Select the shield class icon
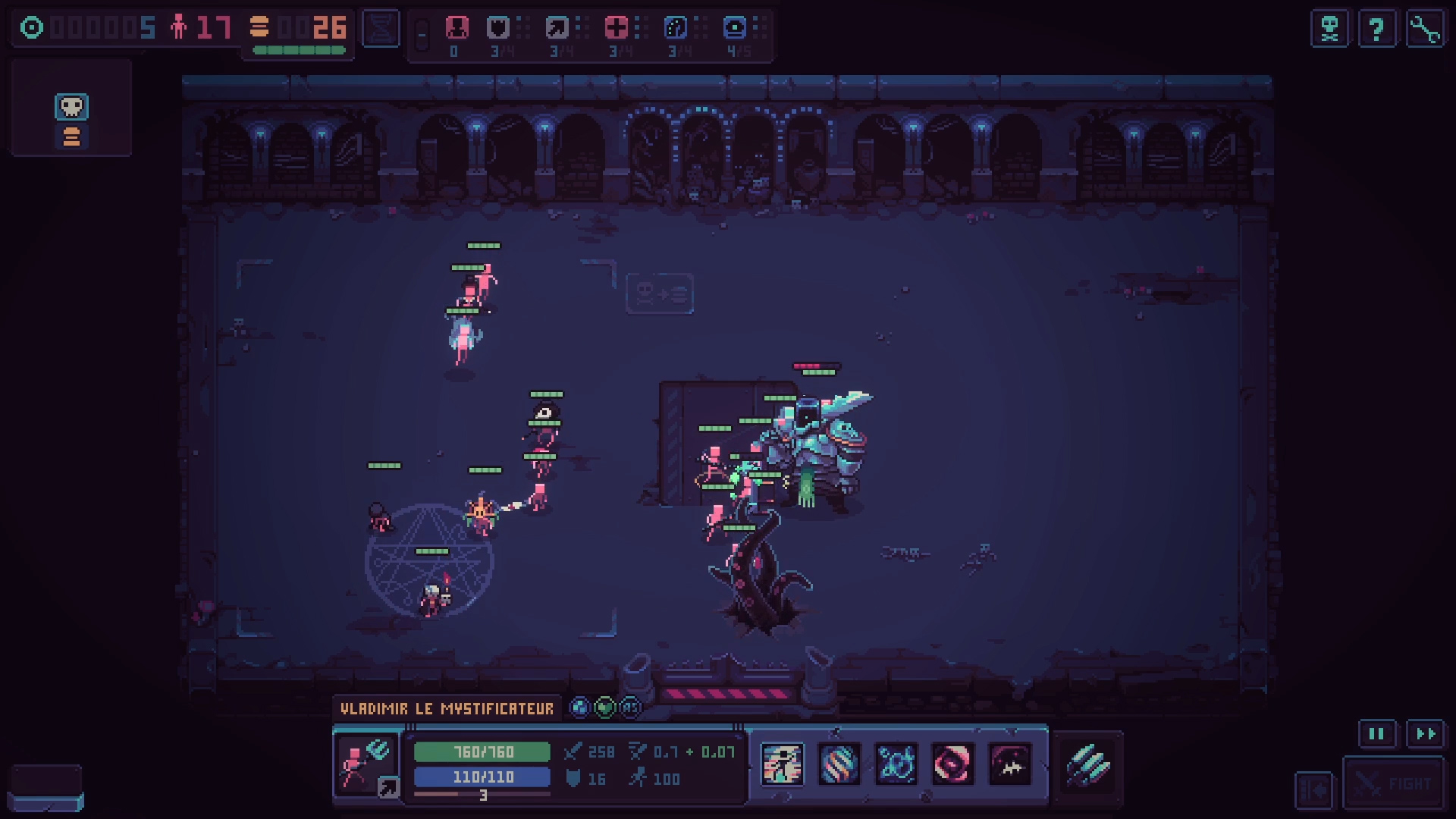The width and height of the screenshot is (1456, 819). (498, 29)
